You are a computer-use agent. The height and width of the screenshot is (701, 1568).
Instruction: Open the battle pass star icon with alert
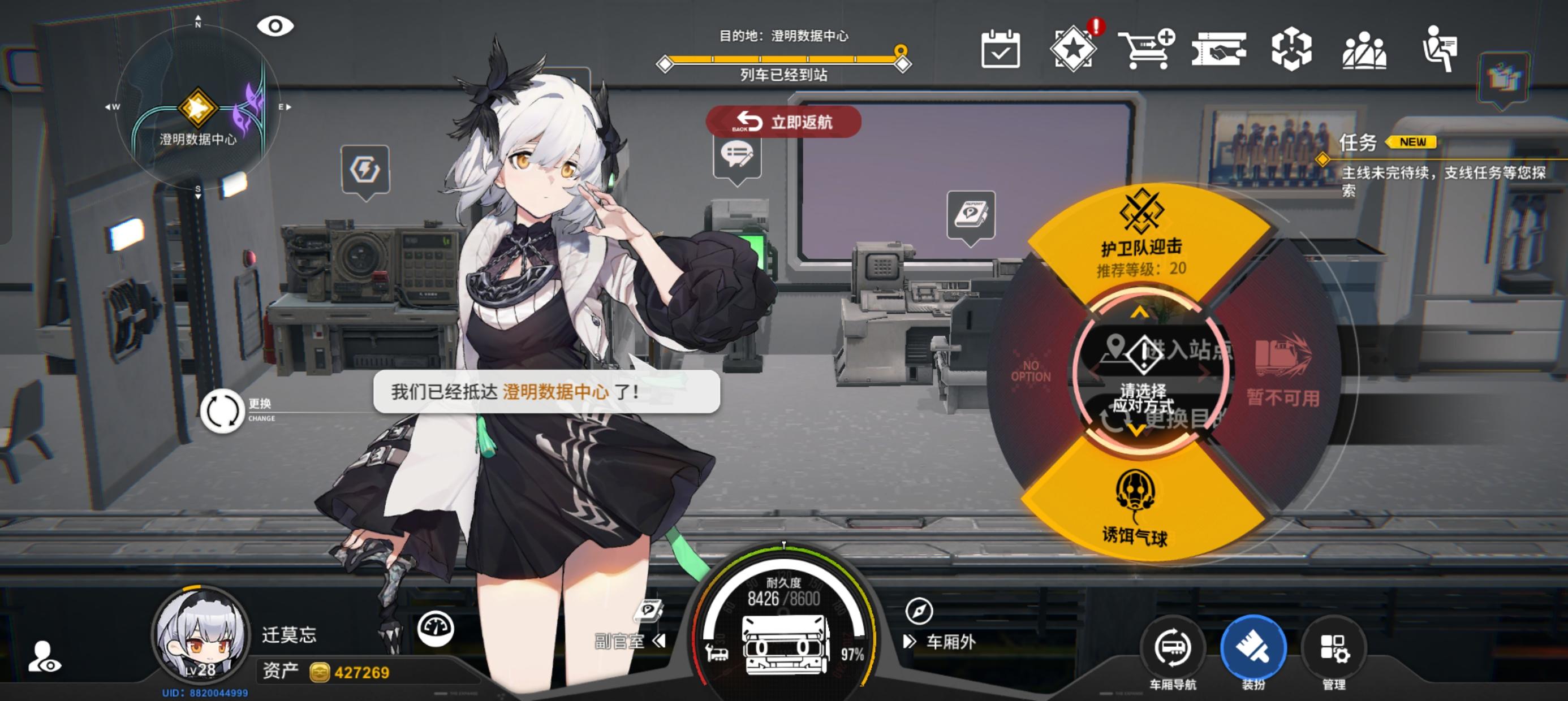click(1075, 51)
